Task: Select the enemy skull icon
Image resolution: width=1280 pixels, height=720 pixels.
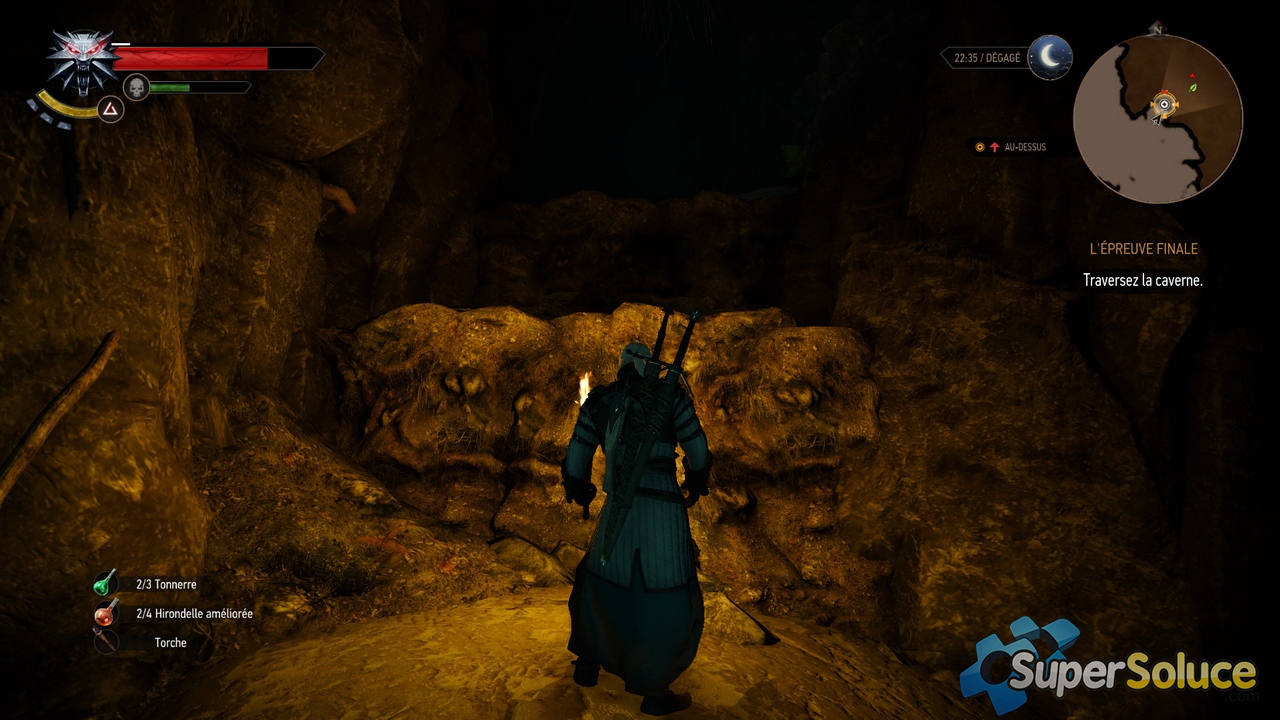Action: pos(136,87)
